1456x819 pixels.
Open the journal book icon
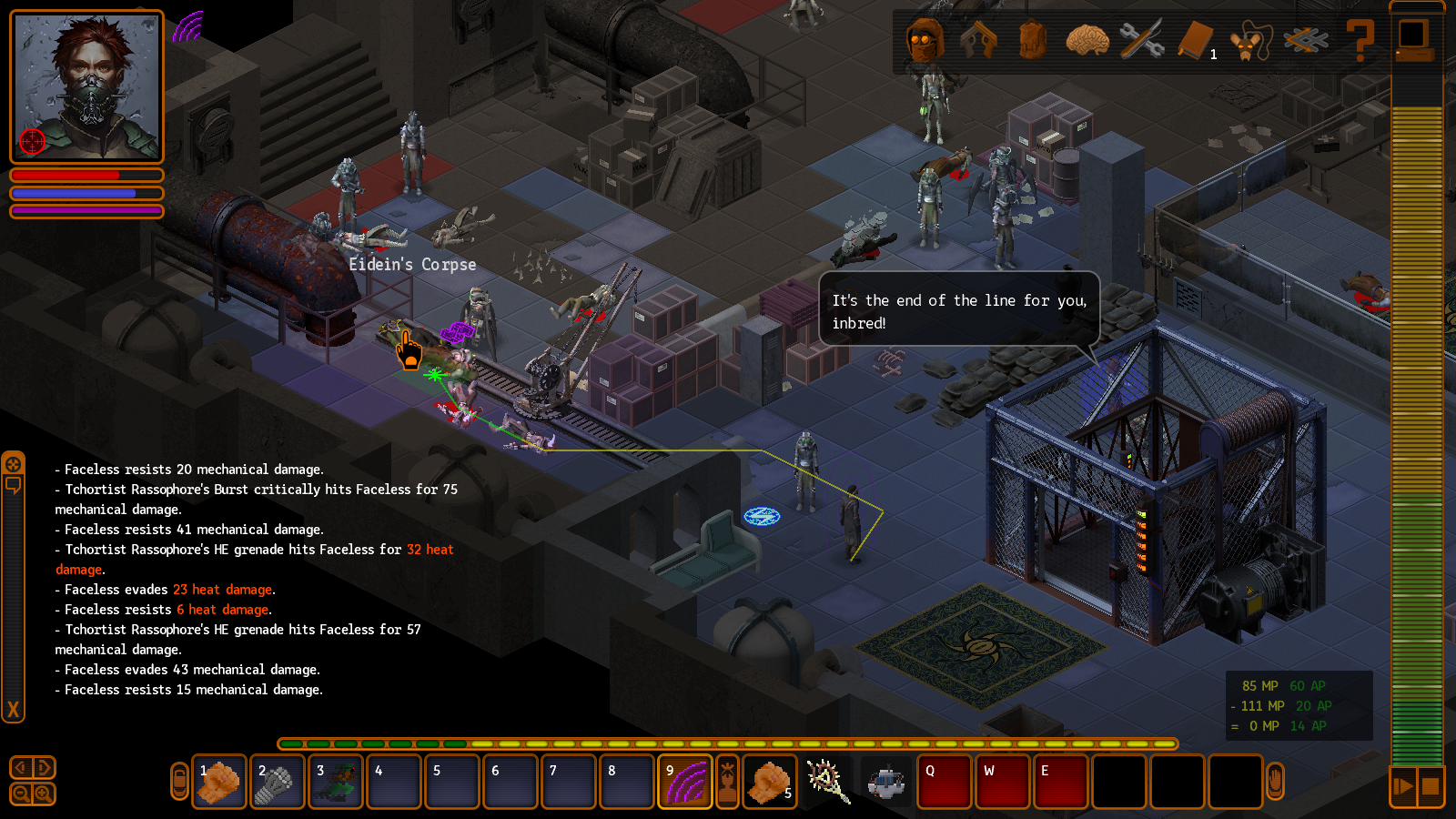[1196, 41]
